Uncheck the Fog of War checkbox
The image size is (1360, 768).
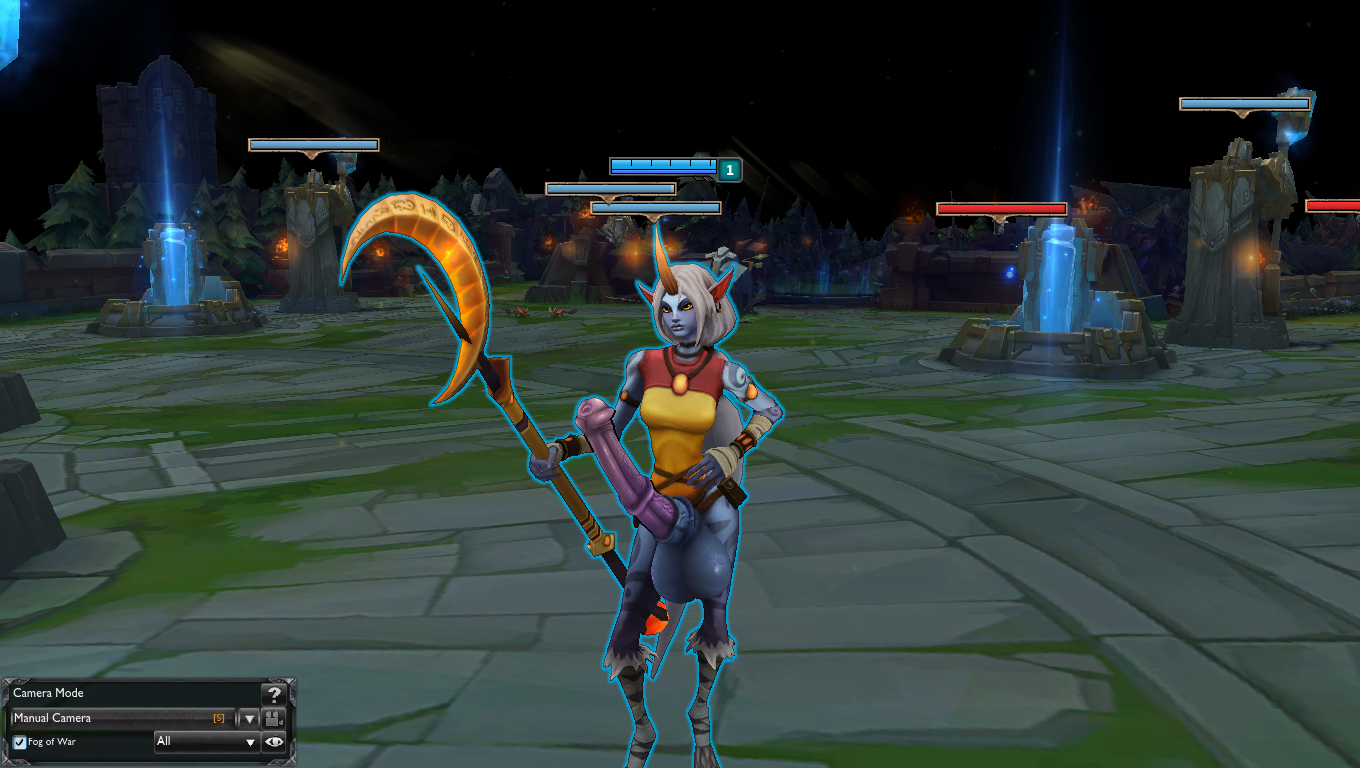[20, 742]
